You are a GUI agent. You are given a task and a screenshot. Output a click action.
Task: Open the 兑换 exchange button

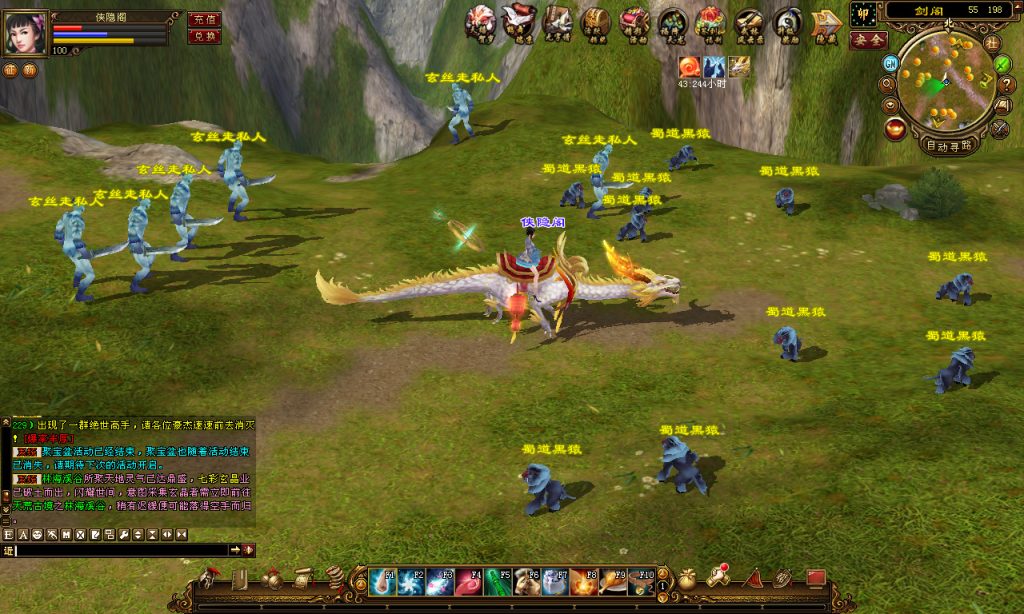pyautogui.click(x=204, y=36)
